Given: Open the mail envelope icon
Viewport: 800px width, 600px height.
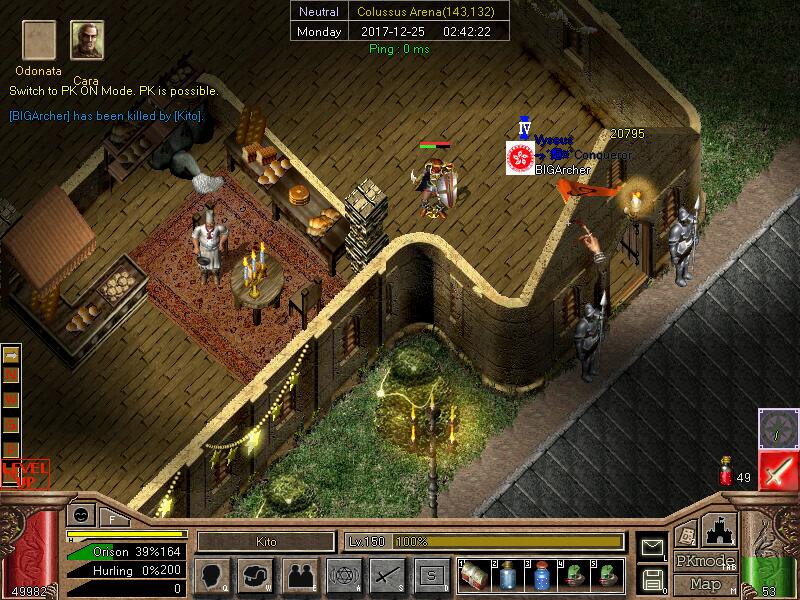Looking at the screenshot, I should [652, 547].
